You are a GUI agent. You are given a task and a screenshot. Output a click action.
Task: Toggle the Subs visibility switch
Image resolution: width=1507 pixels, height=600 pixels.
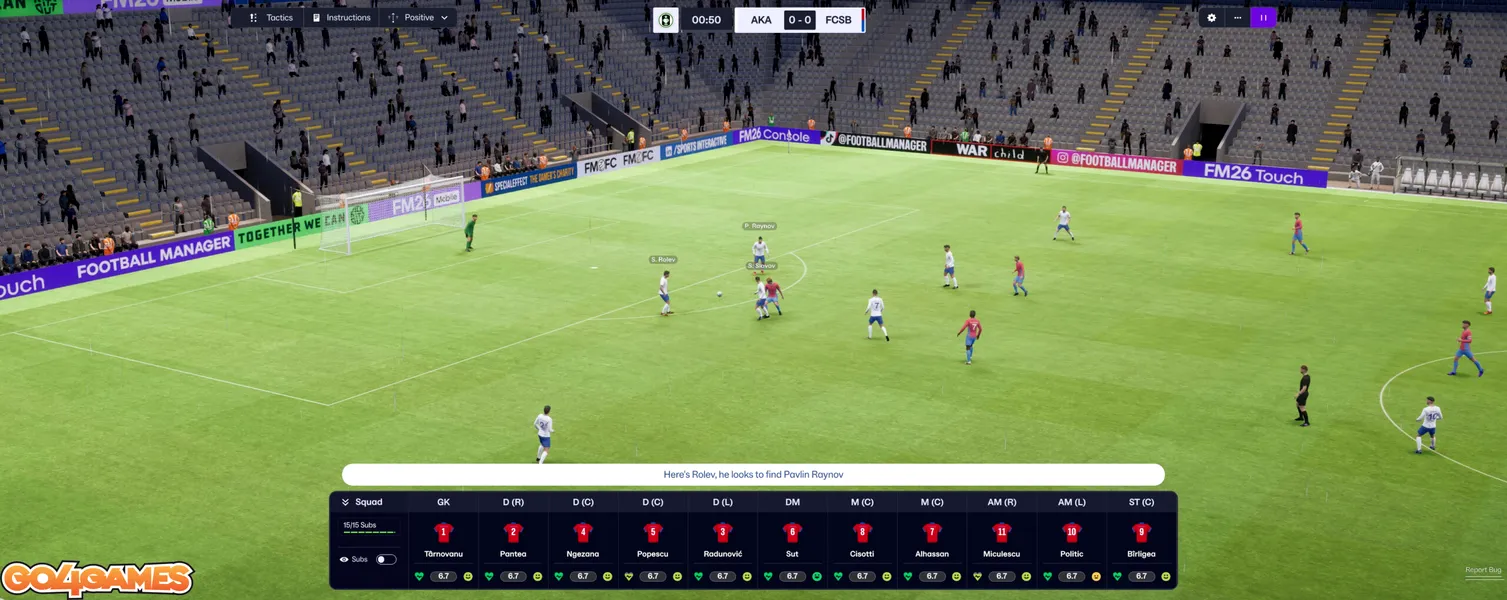click(385, 559)
